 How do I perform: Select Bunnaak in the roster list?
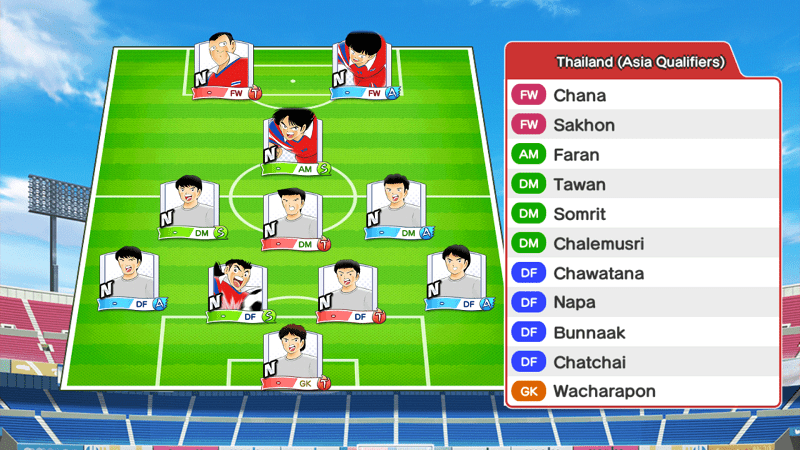click(642, 332)
